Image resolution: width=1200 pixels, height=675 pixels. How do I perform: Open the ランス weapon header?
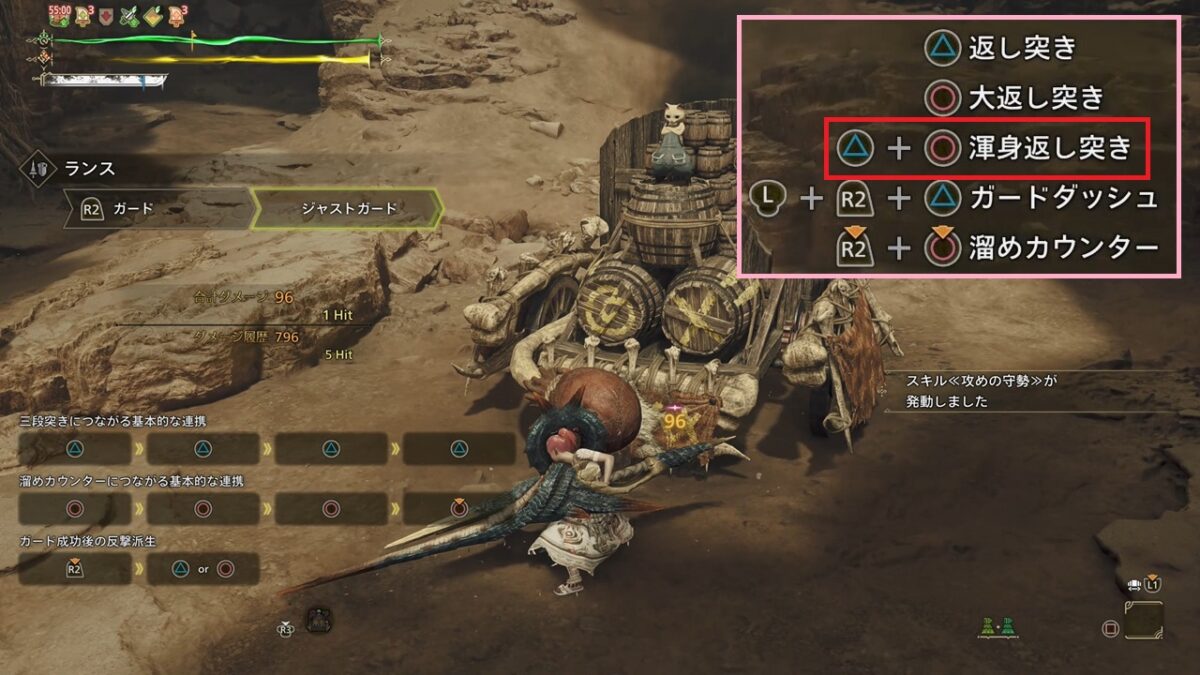(x=90, y=166)
